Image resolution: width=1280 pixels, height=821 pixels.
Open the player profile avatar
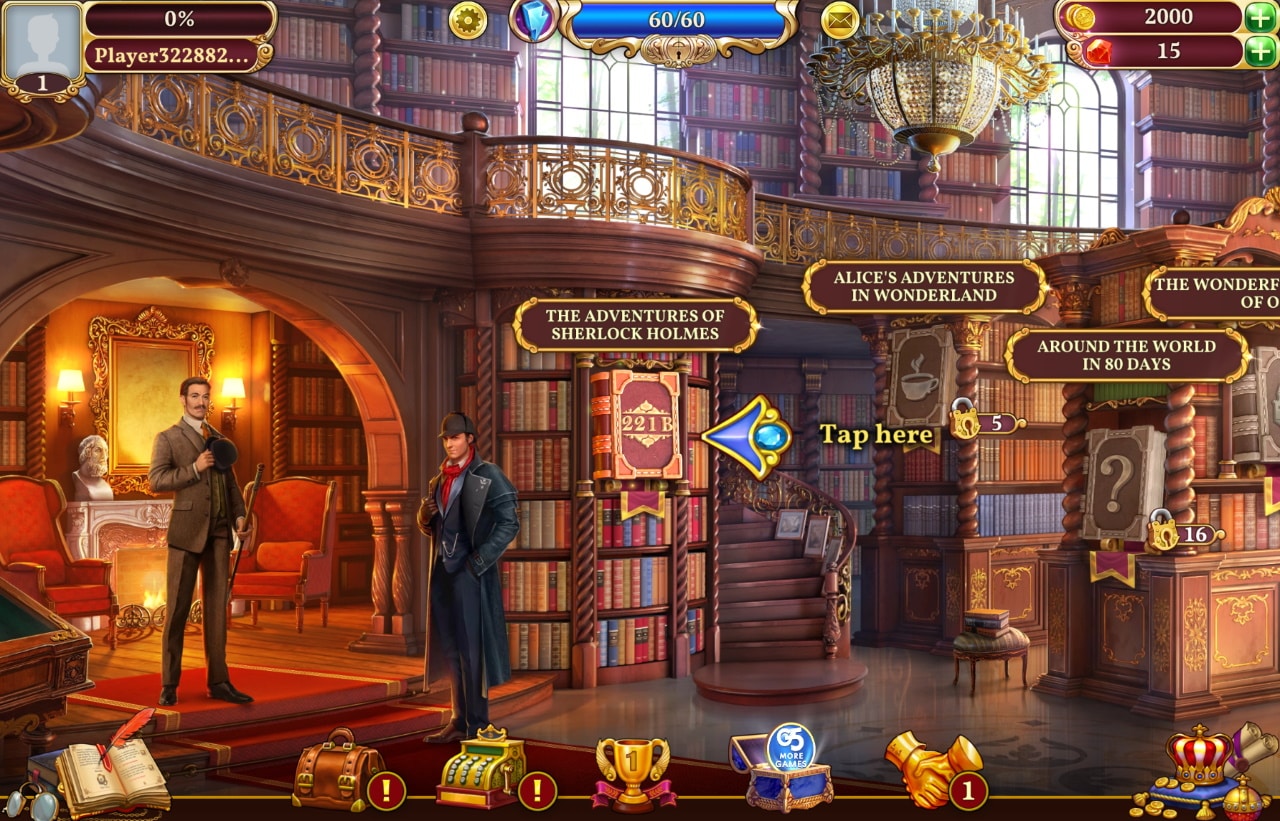click(42, 42)
